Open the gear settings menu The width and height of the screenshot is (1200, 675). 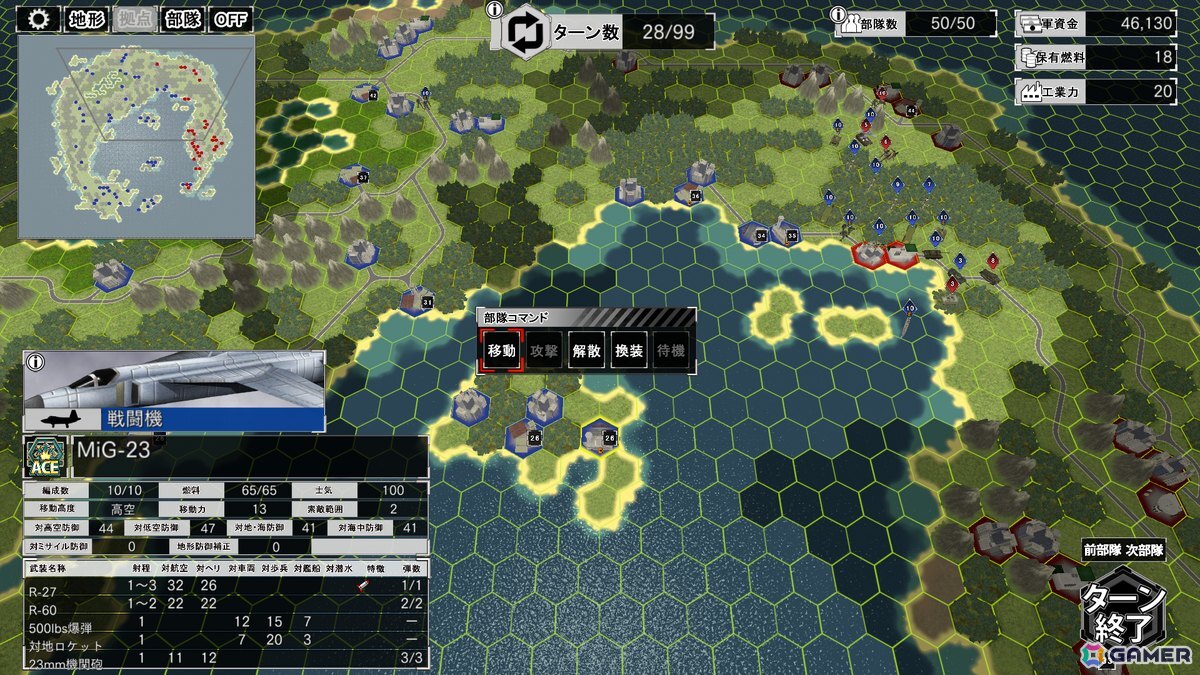coord(40,19)
